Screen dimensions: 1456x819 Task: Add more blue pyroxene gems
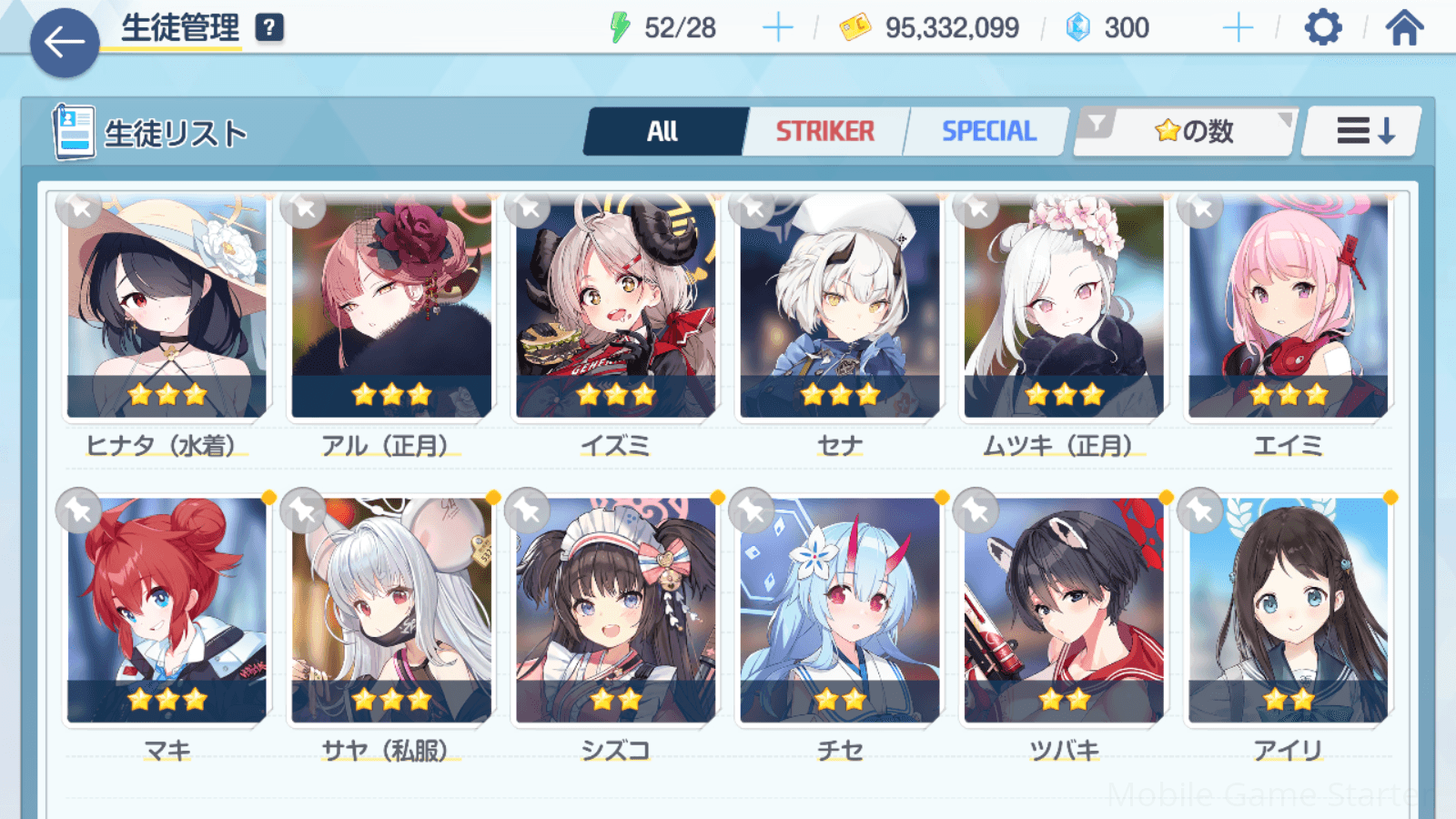tap(1238, 28)
